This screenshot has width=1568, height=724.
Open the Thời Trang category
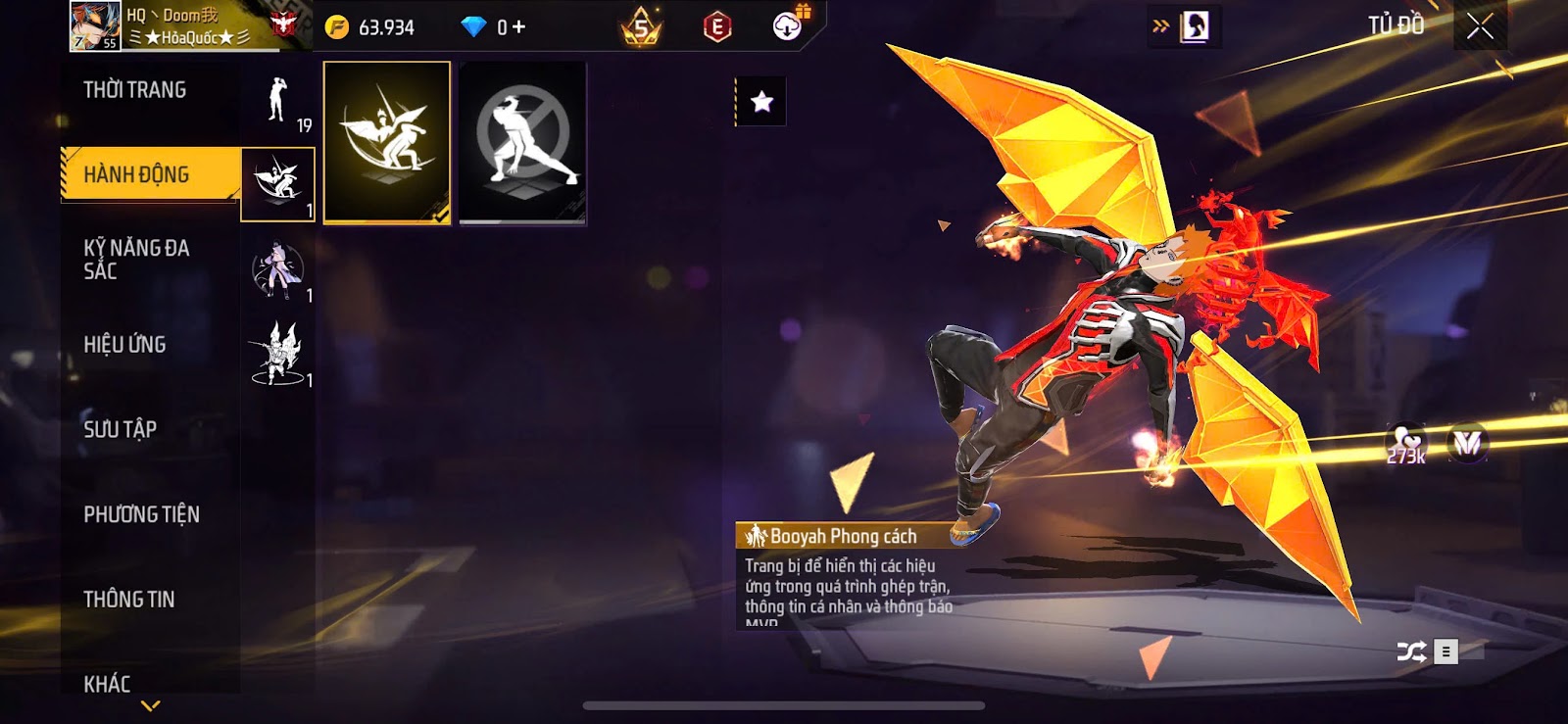coord(135,90)
